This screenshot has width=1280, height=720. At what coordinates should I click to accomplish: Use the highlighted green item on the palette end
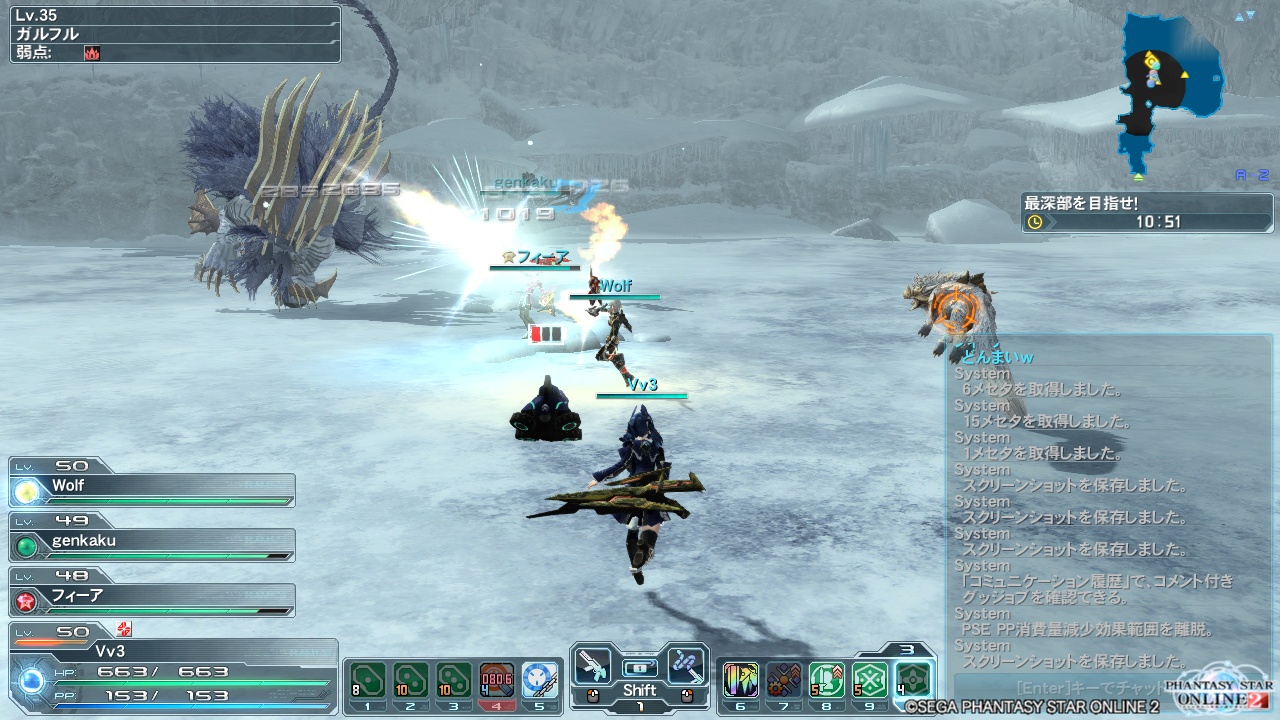913,680
